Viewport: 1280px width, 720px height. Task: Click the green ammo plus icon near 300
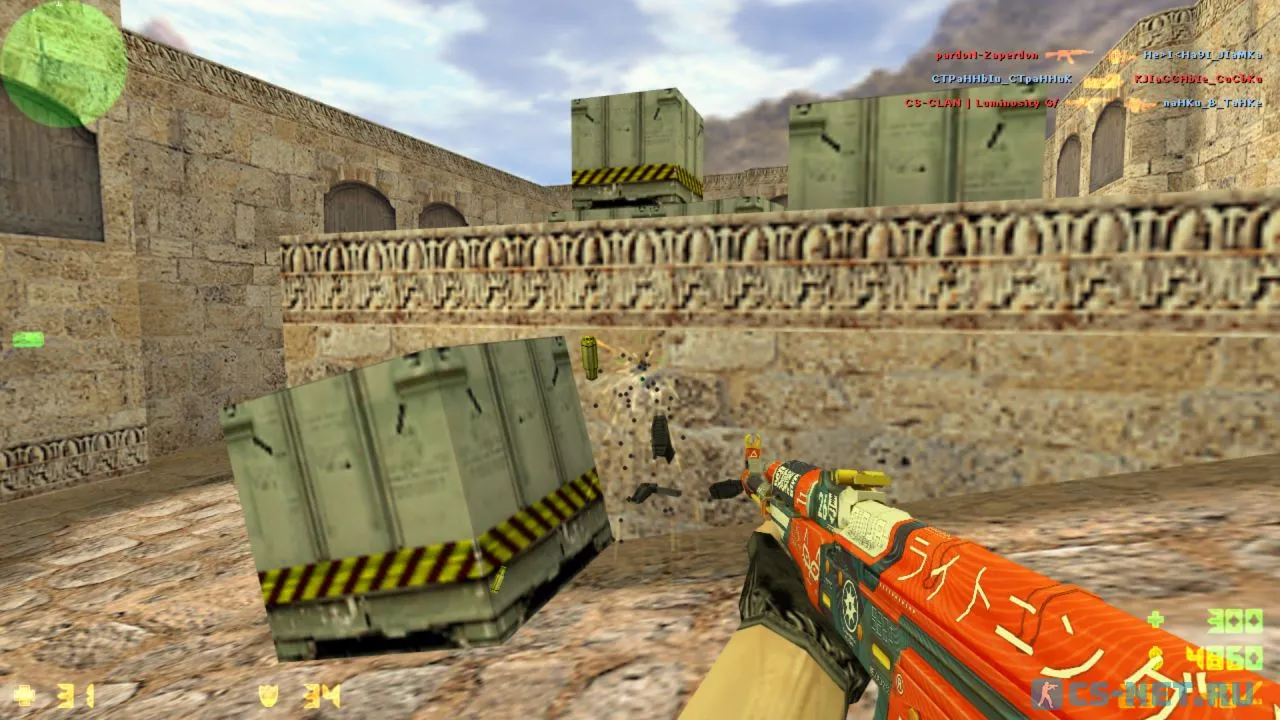pos(1155,618)
